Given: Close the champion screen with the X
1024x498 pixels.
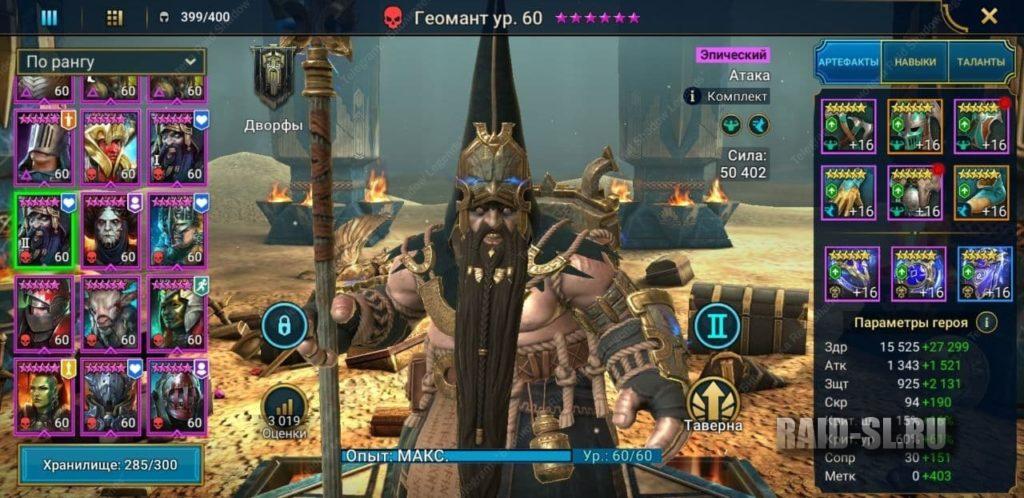Looking at the screenshot, I should [x=988, y=16].
